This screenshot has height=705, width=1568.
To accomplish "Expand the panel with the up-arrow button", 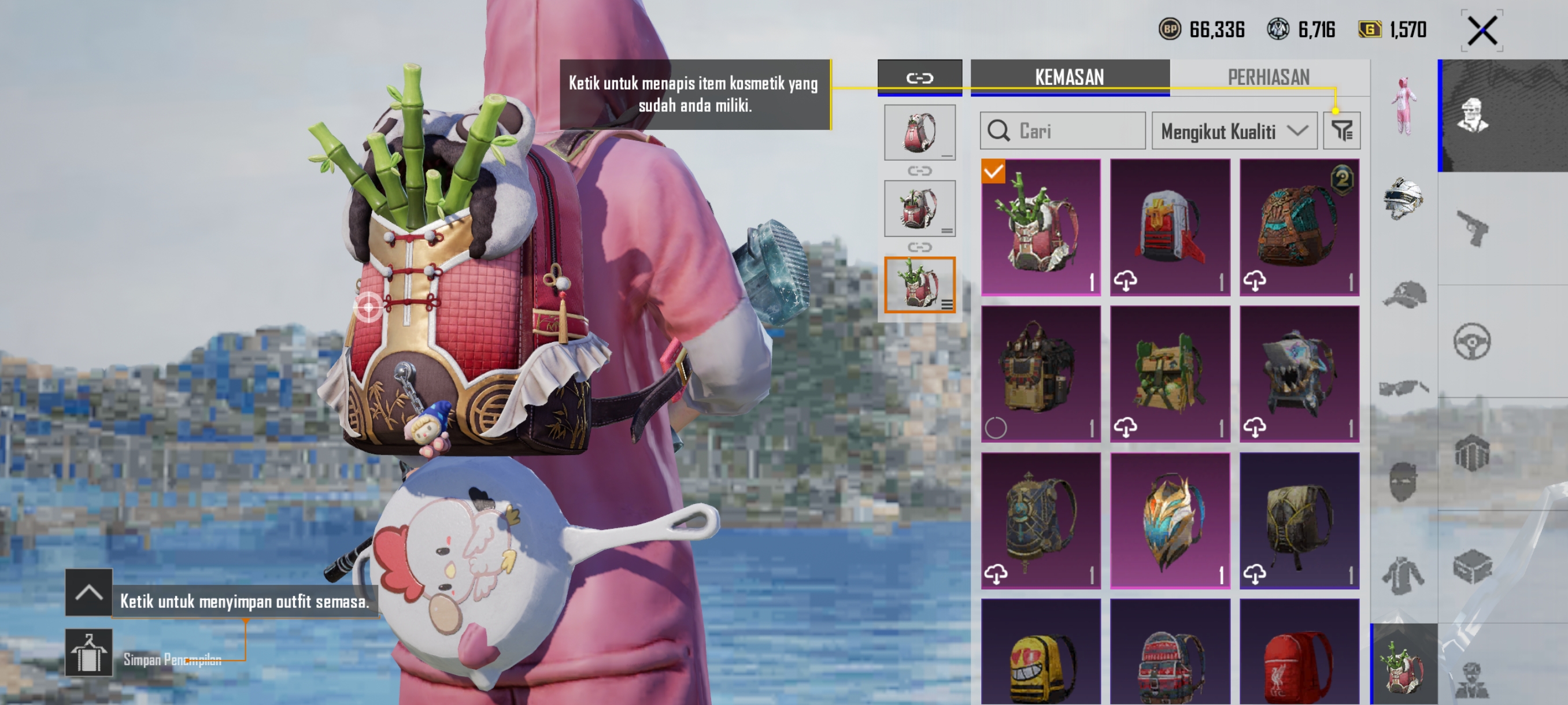I will click(89, 592).
